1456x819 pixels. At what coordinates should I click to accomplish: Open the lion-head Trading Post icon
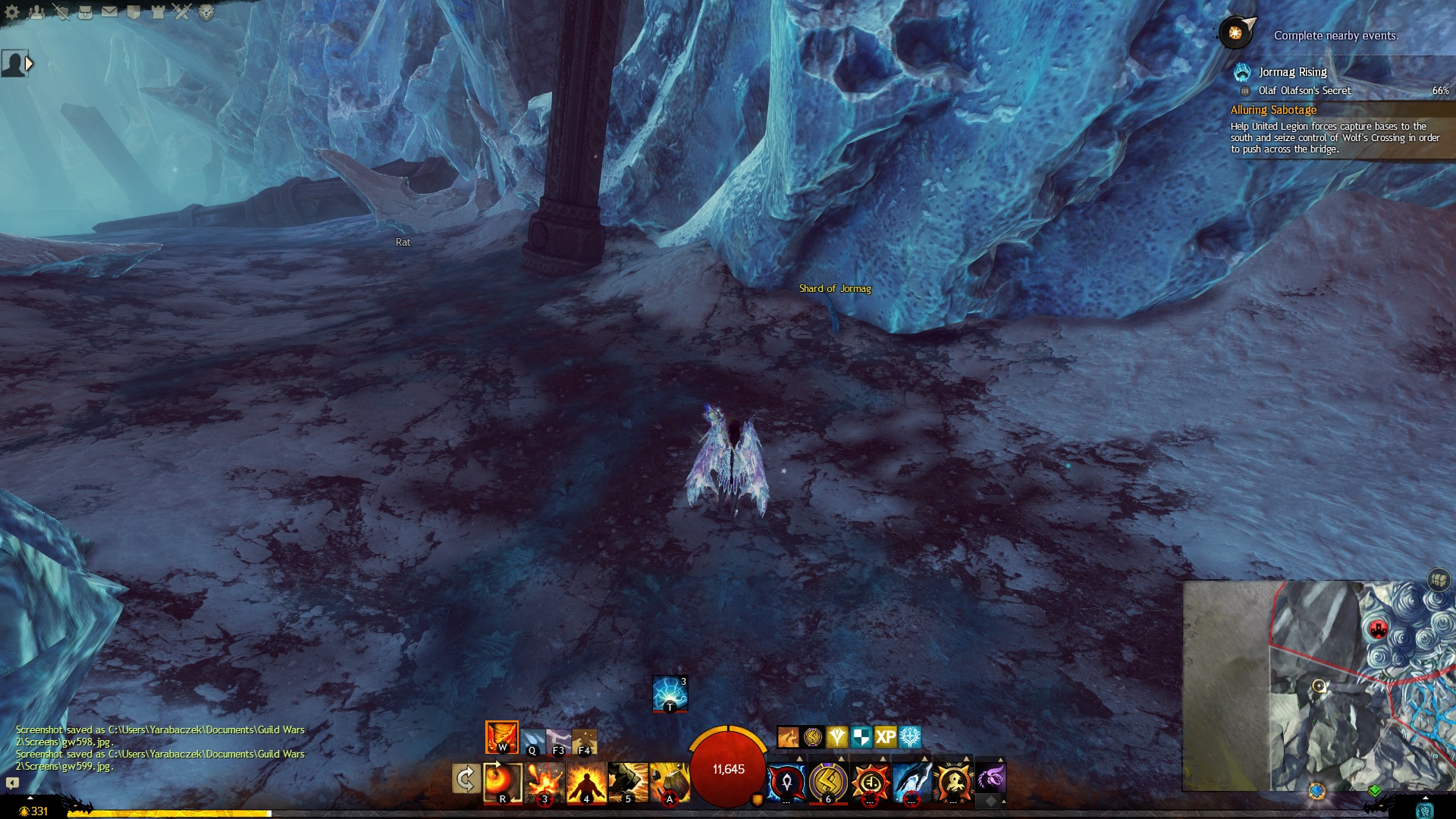[206, 11]
